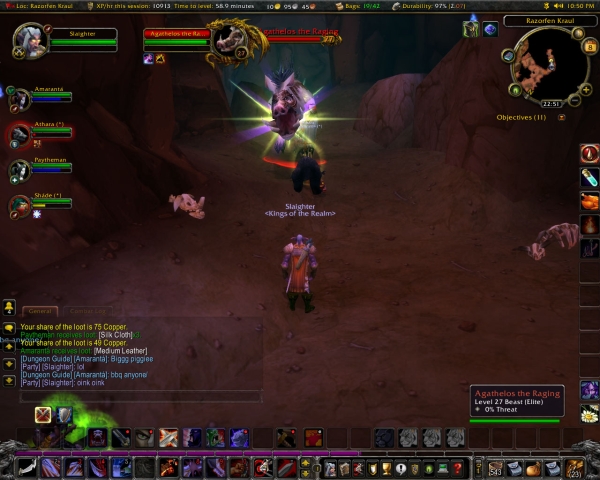Open the chat speech bubble menu button
Image resolution: width=600 pixels, height=480 pixels.
(8, 327)
